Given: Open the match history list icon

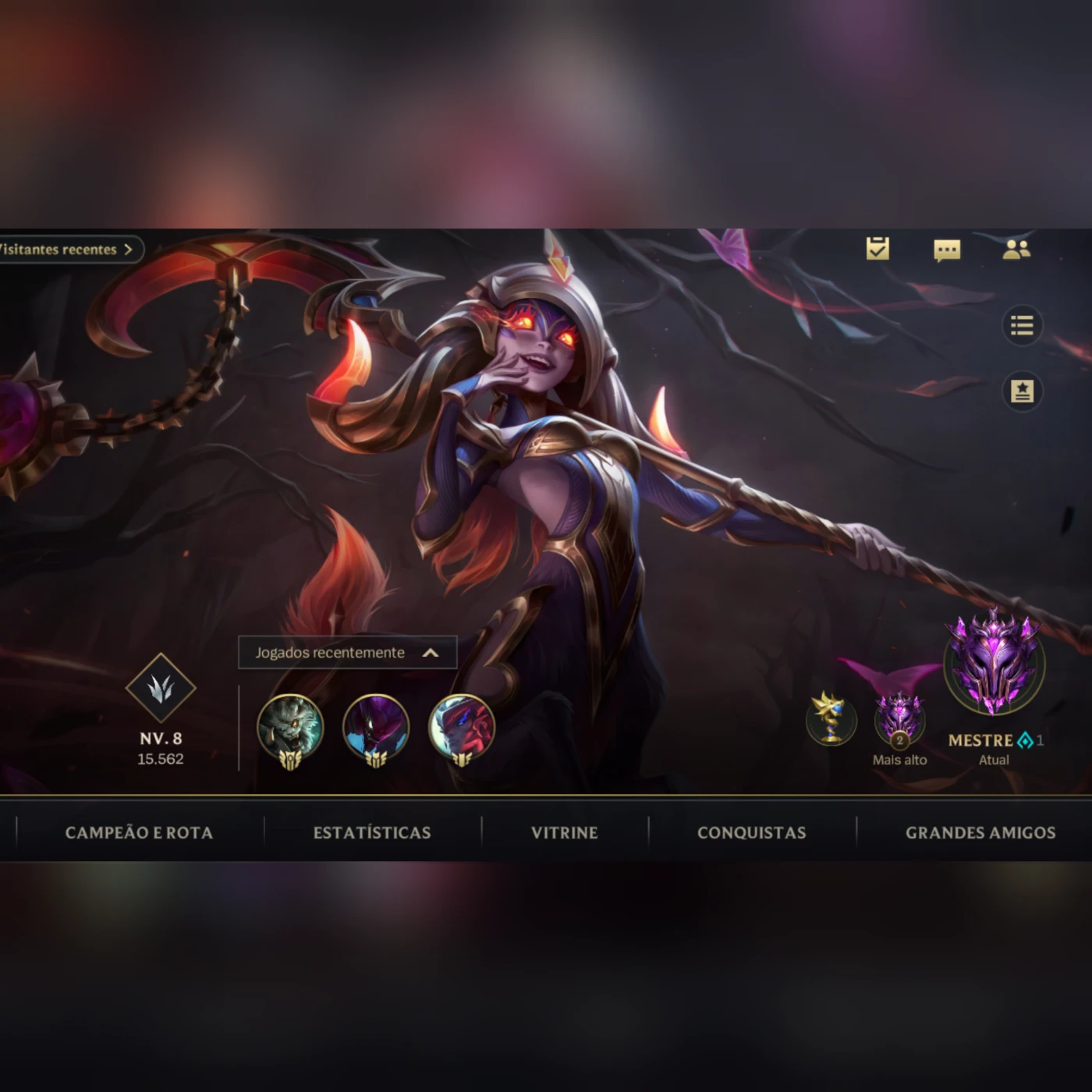Looking at the screenshot, I should (x=1023, y=325).
